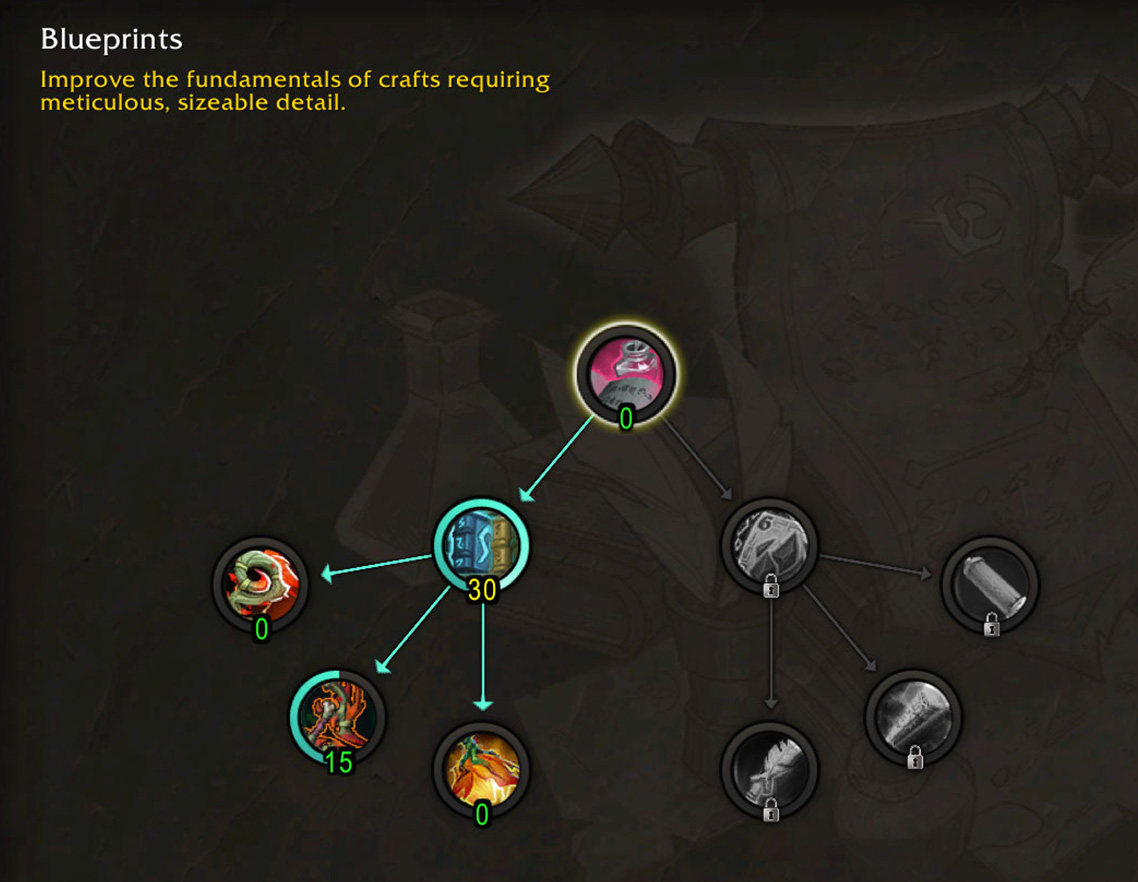Viewport: 1138px width, 882px height.
Task: Choose the blue tome node with 30 points
Action: click(x=481, y=546)
